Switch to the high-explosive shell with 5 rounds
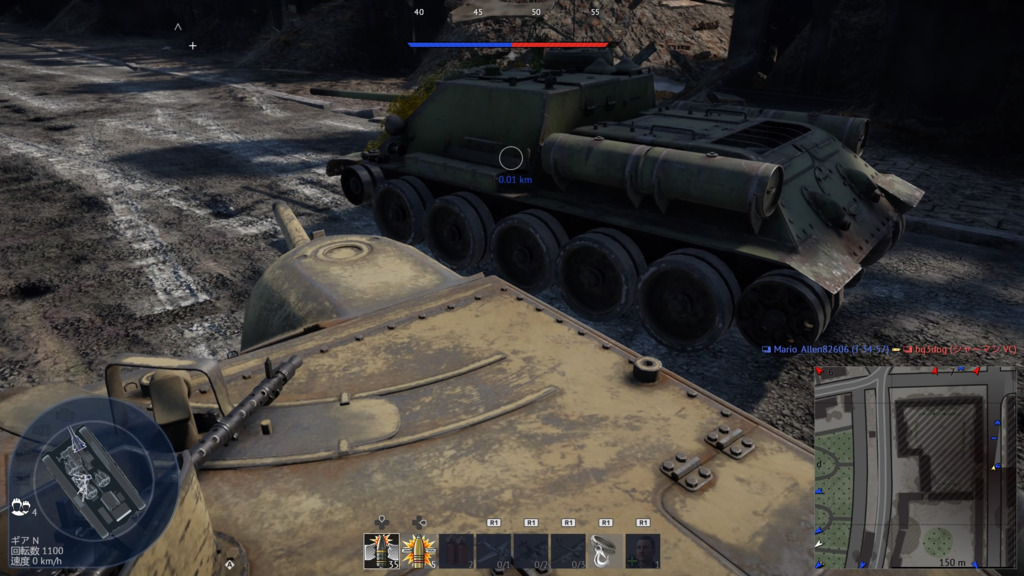This screenshot has height=576, width=1024. pyautogui.click(x=418, y=551)
